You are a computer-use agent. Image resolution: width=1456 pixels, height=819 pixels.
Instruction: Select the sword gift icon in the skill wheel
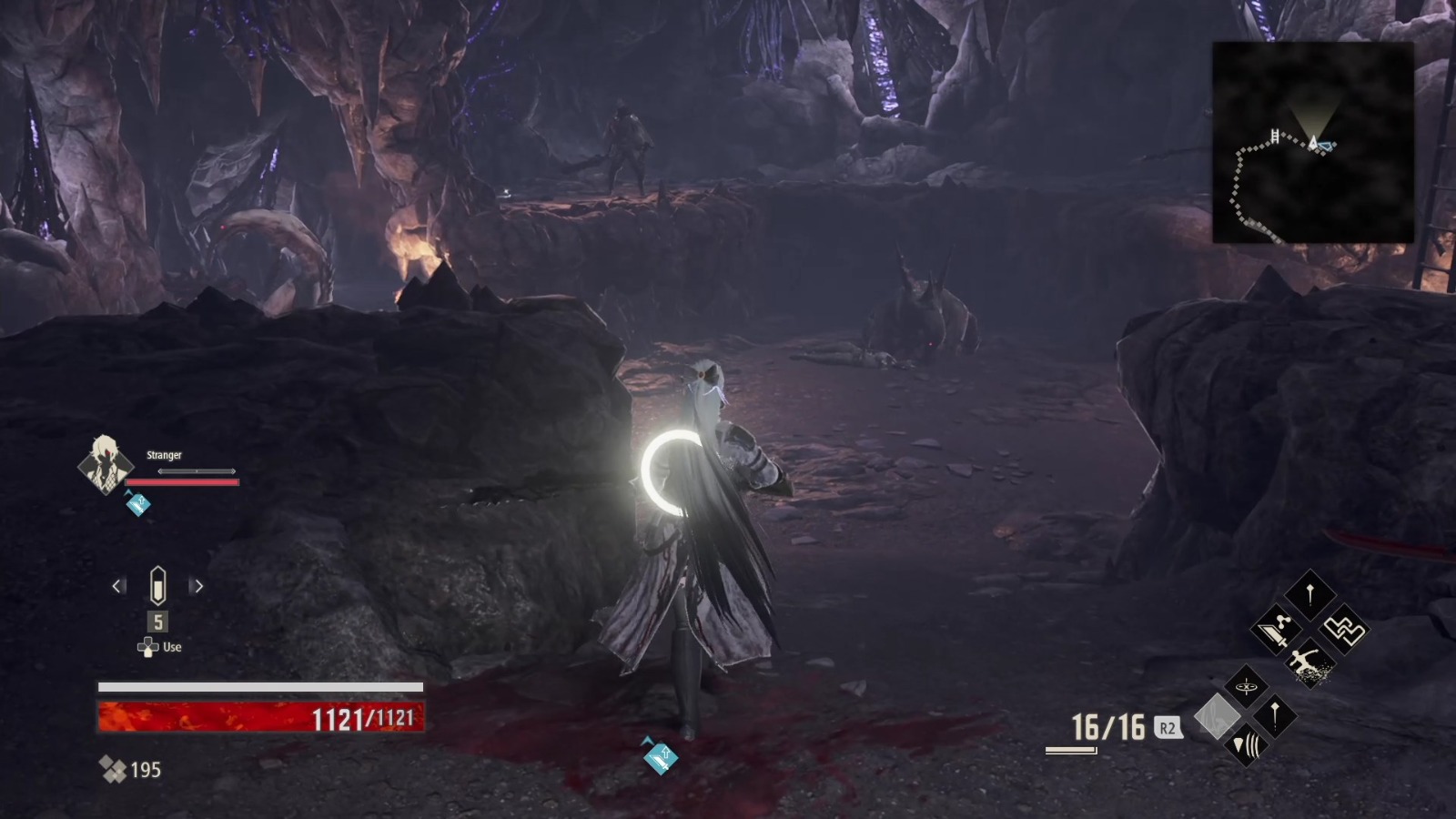pyautogui.click(x=1274, y=631)
